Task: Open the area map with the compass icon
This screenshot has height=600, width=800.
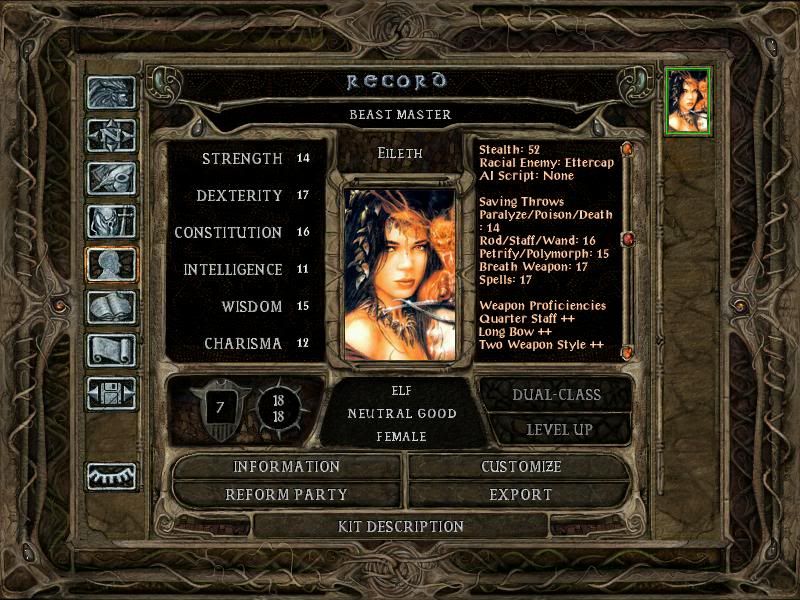Action: pos(111,135)
